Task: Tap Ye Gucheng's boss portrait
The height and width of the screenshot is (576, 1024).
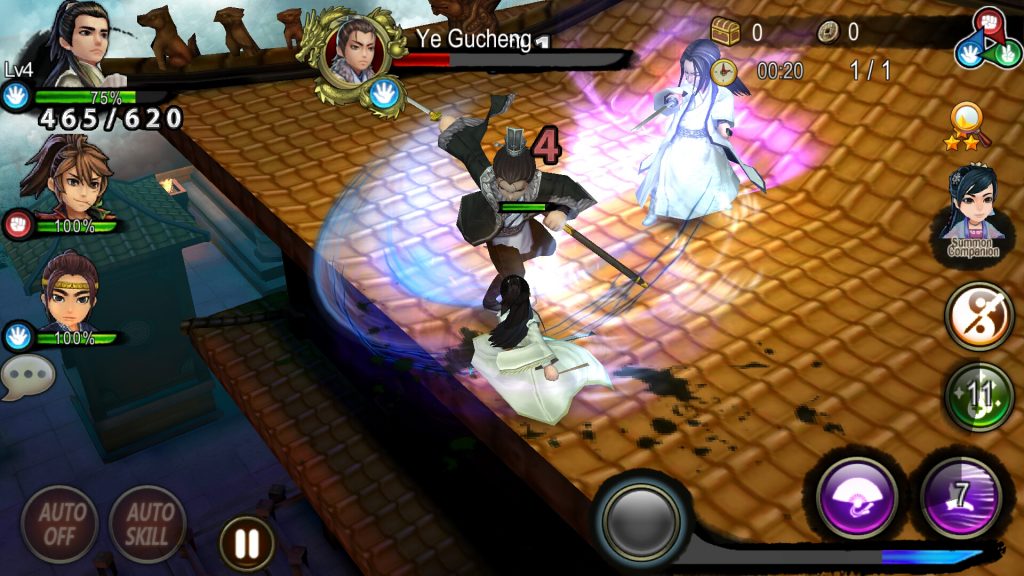Action: point(354,56)
